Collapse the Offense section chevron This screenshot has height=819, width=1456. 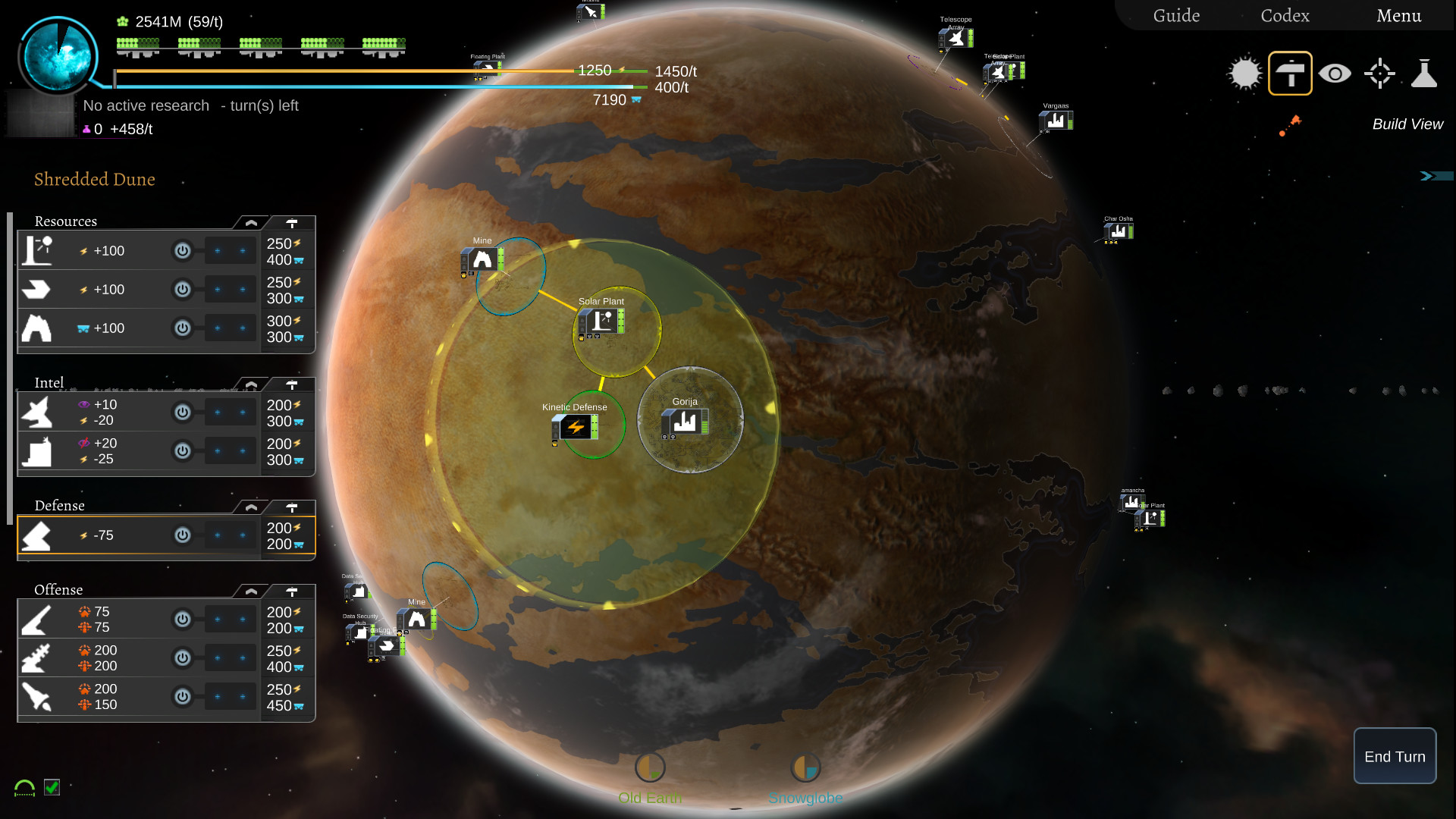click(x=250, y=591)
